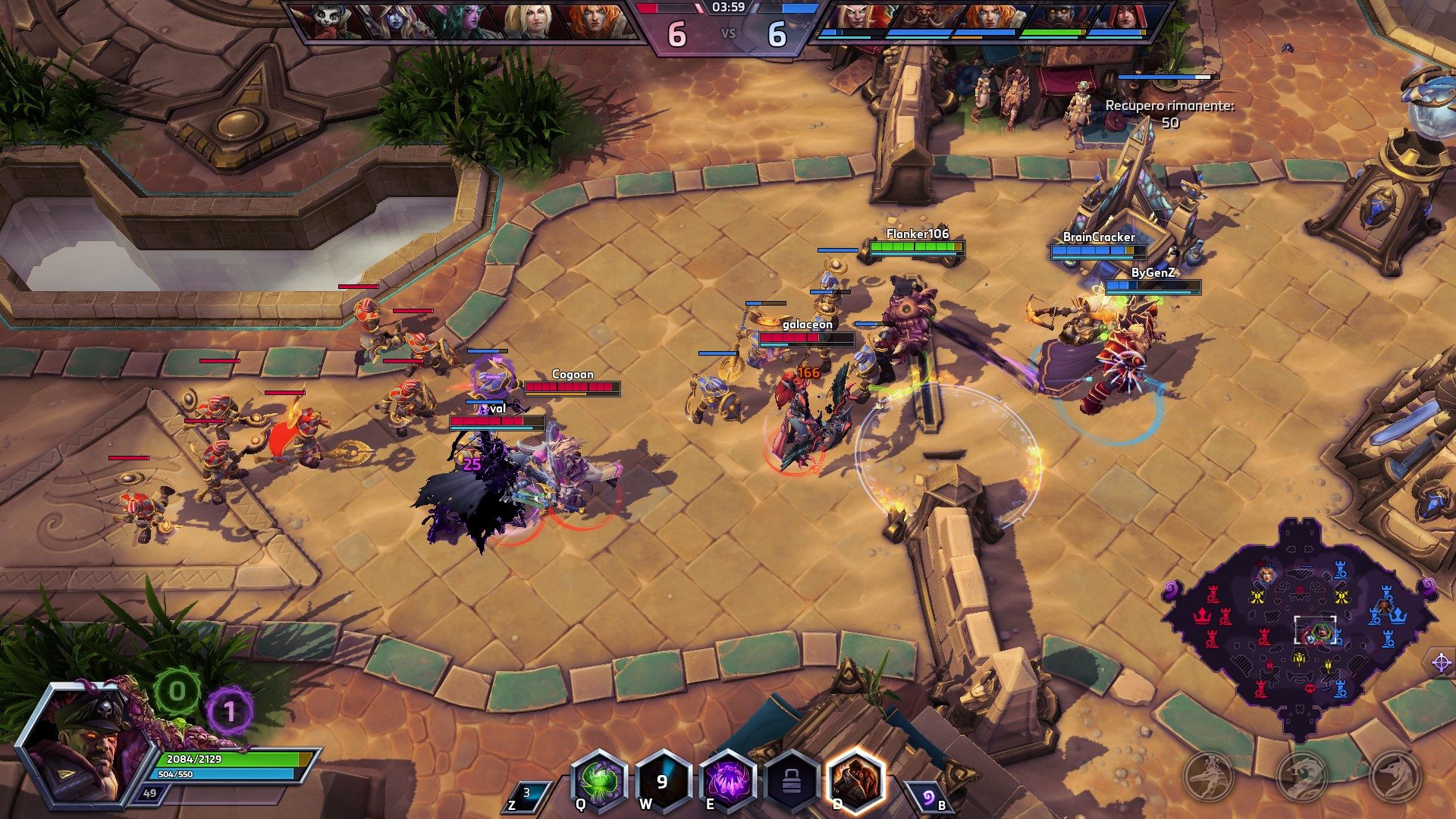The image size is (1456, 819).
Task: Select the W ability on cooldown
Action: coord(663,781)
